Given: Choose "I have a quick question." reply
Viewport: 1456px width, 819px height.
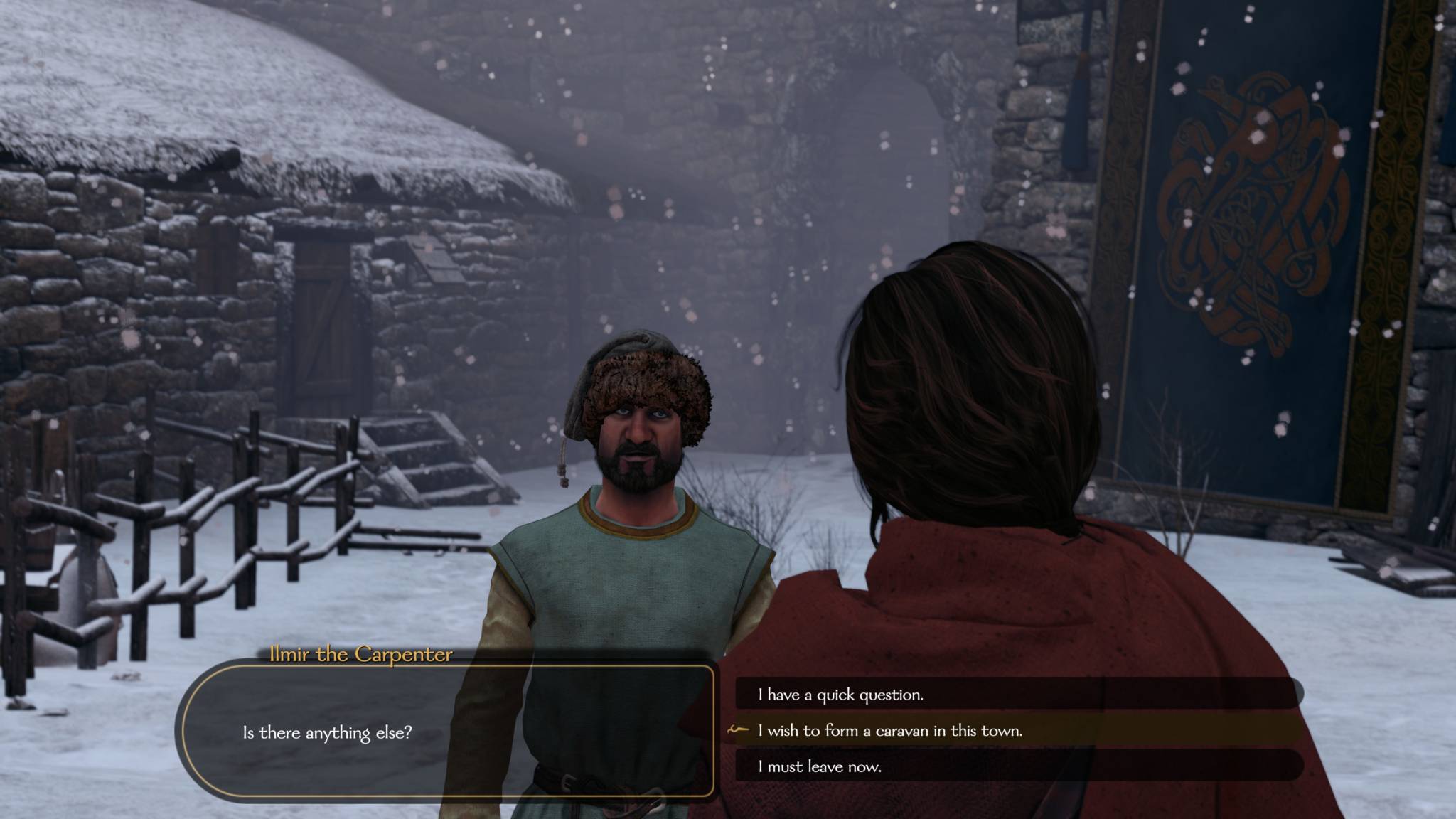Looking at the screenshot, I should [841, 695].
